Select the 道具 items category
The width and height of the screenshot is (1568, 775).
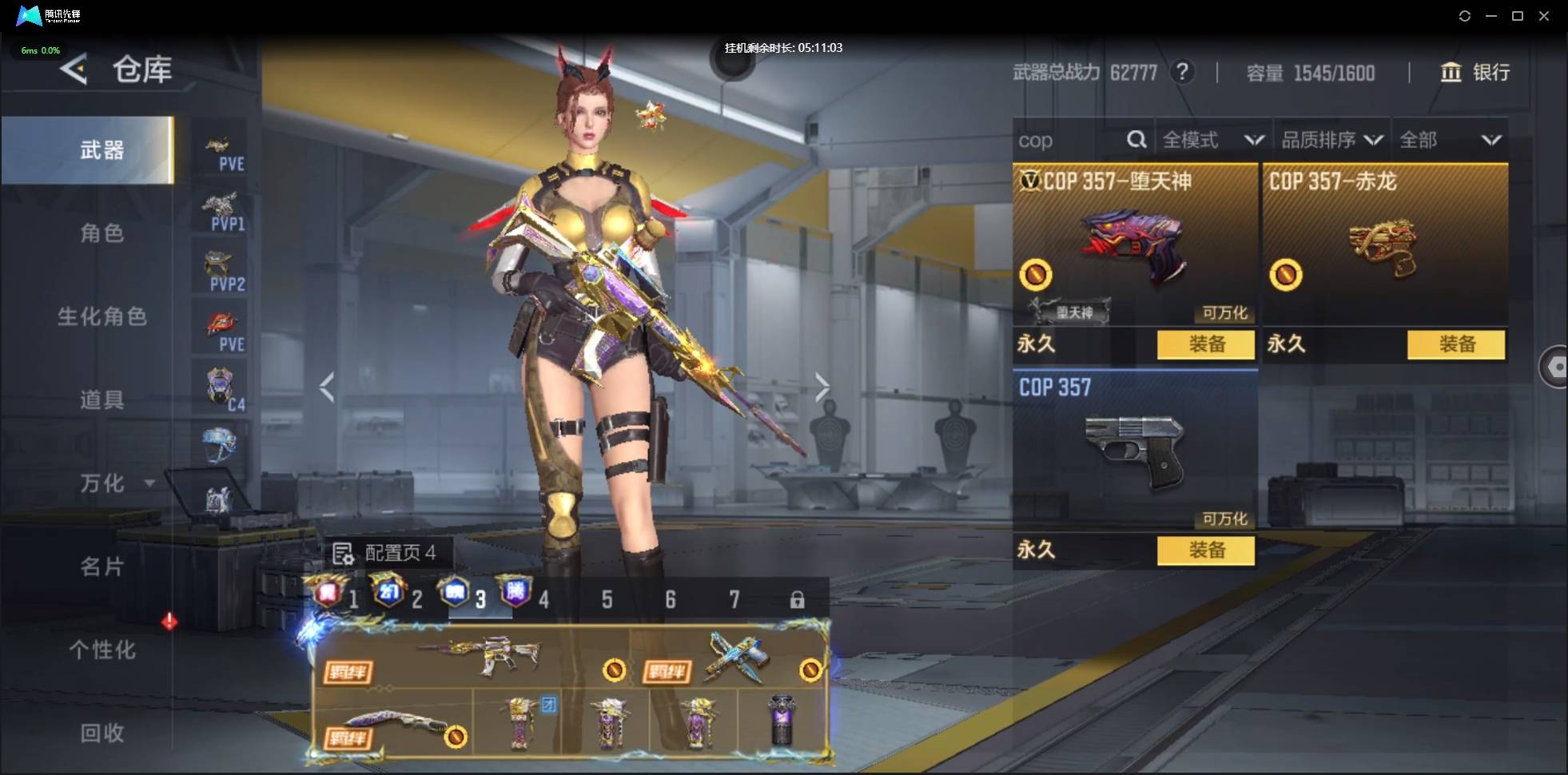101,399
